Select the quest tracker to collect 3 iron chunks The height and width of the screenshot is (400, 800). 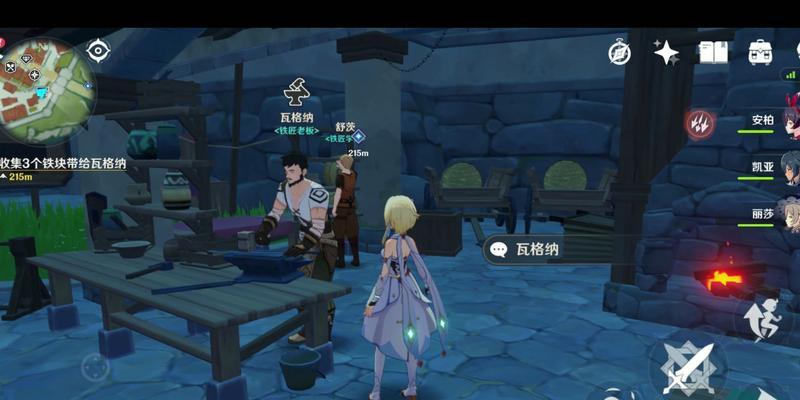point(63,164)
